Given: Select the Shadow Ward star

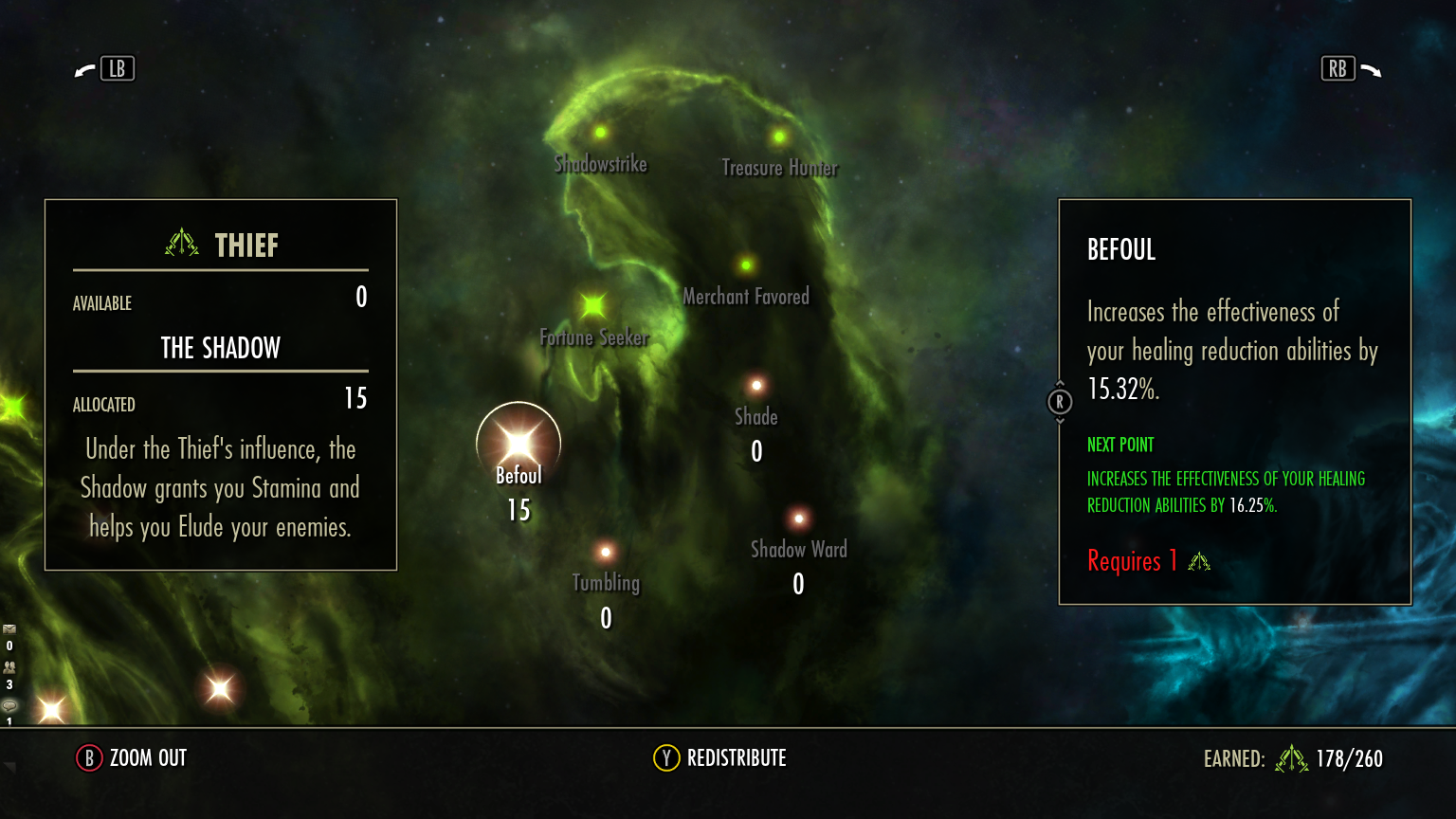Looking at the screenshot, I should 799,519.
